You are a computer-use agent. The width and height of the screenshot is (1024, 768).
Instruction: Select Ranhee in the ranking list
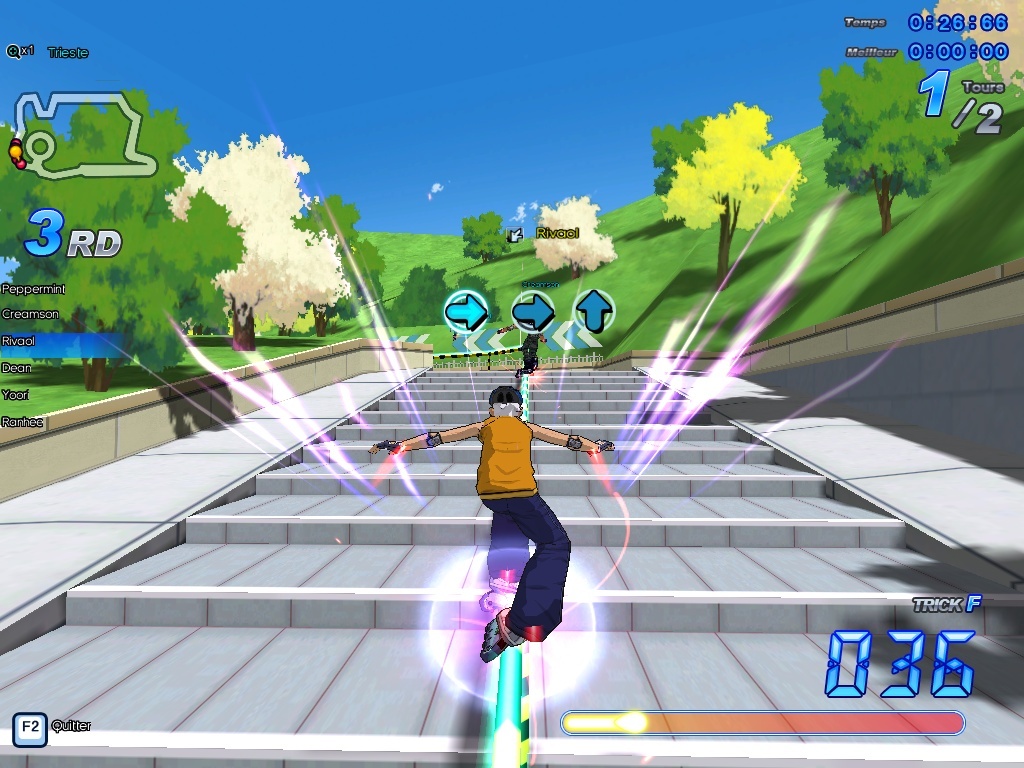[22, 422]
